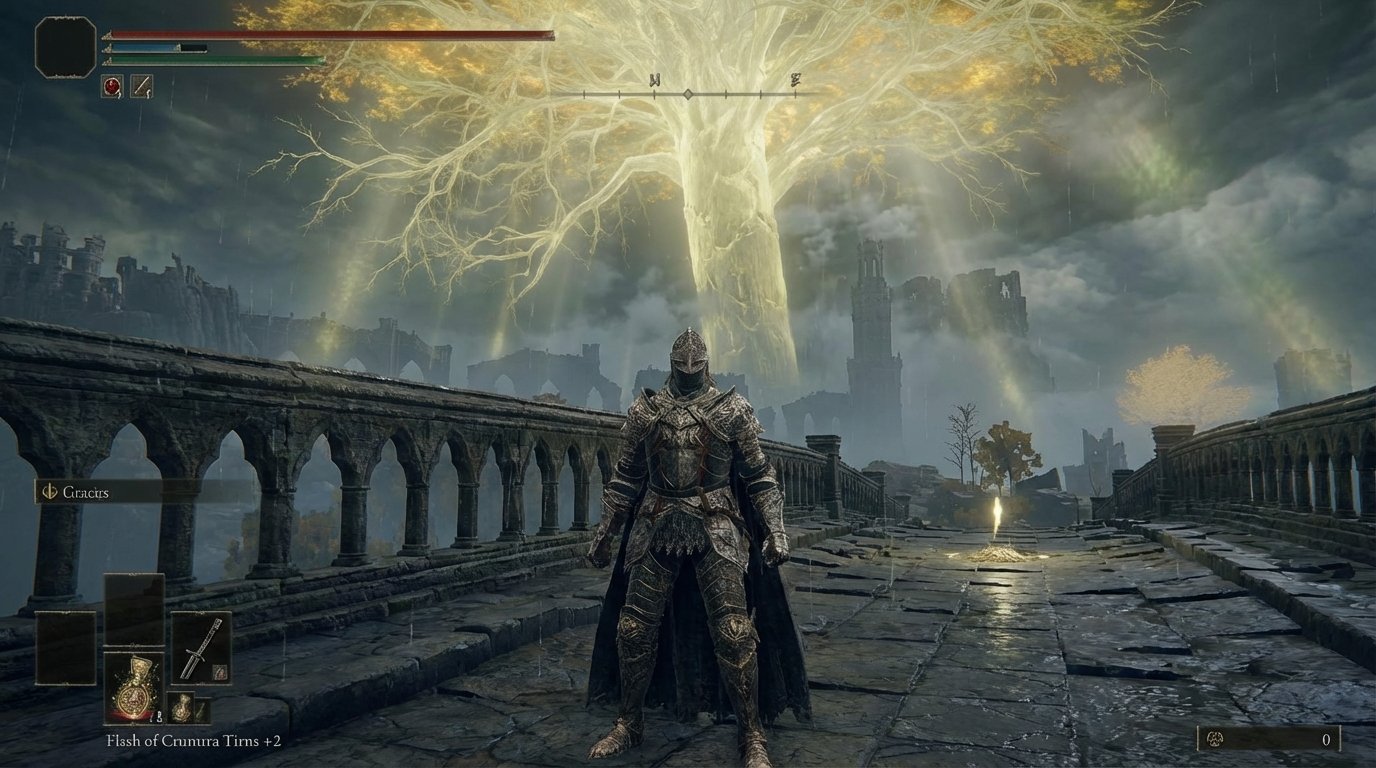Click the rune currency emblem in the counter
Image resolution: width=1376 pixels, height=768 pixels.
click(x=1215, y=739)
